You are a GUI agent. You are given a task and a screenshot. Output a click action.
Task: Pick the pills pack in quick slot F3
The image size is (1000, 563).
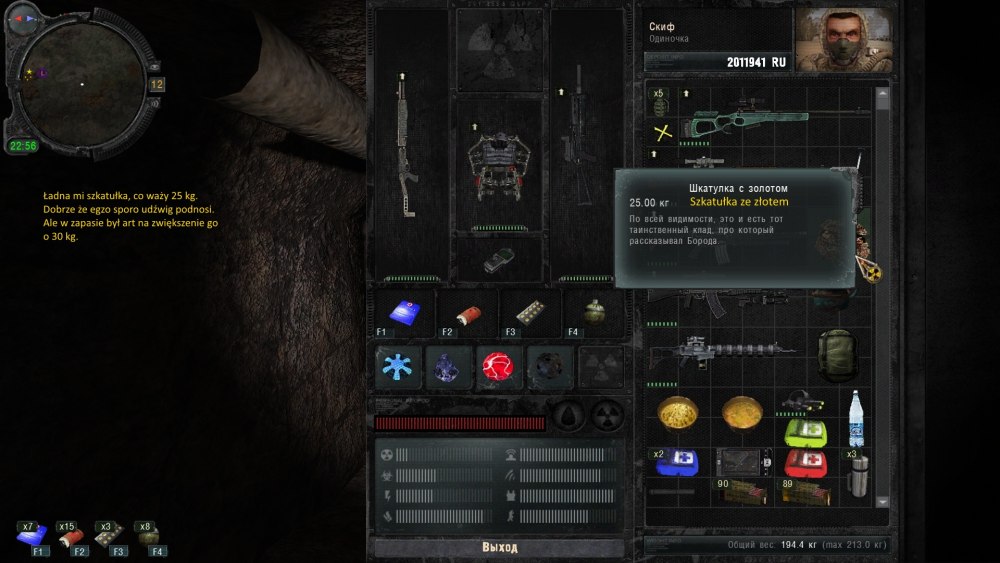click(530, 312)
